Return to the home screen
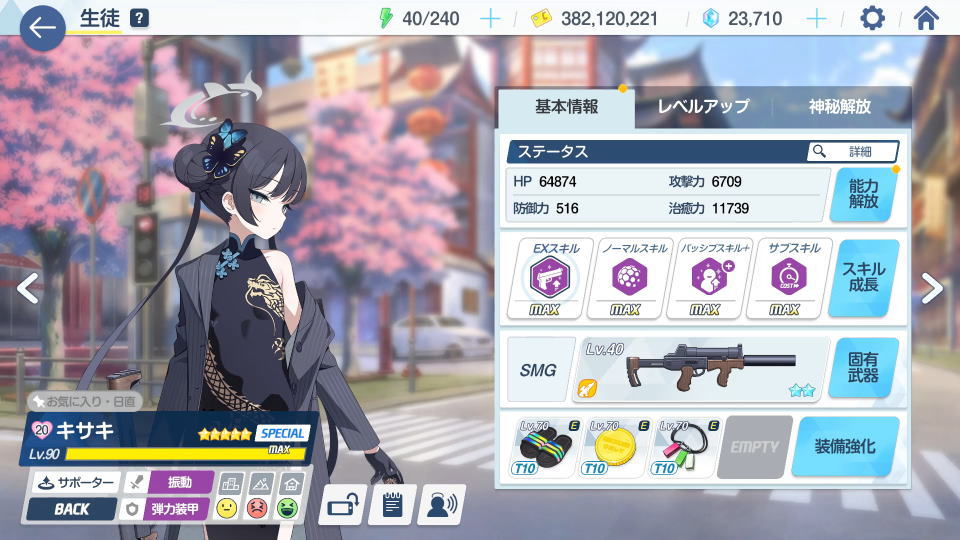960x540 pixels. tap(926, 18)
